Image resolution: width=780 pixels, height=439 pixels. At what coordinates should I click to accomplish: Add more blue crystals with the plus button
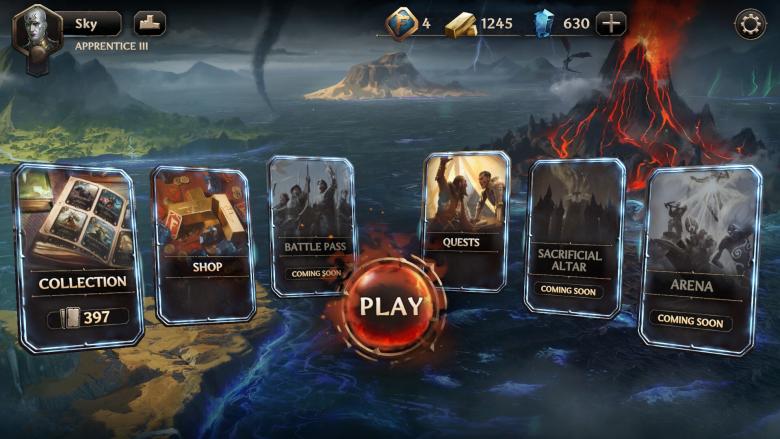coord(611,24)
